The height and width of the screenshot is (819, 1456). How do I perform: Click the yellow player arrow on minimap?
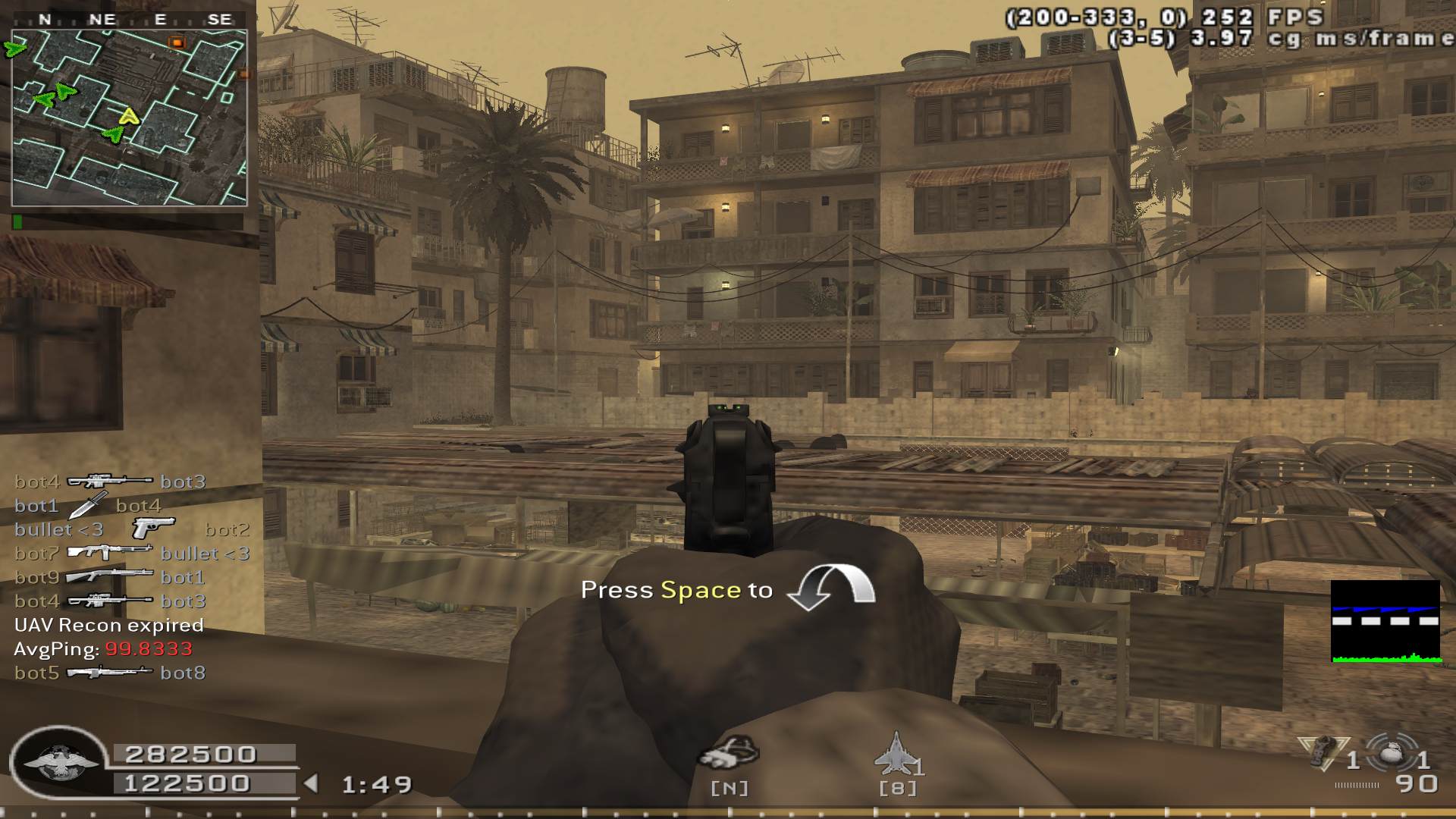pyautogui.click(x=130, y=117)
